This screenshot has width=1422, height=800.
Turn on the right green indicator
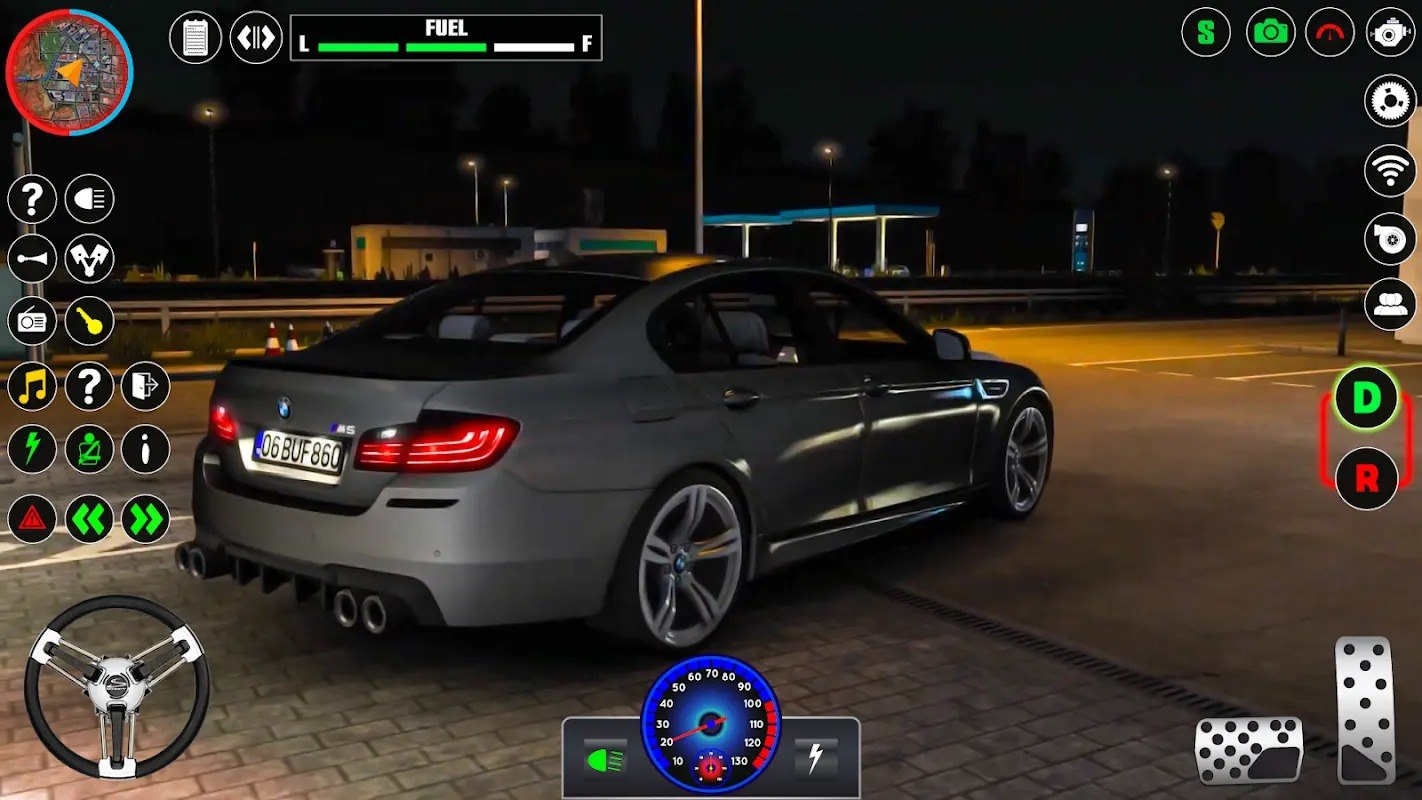click(x=146, y=519)
